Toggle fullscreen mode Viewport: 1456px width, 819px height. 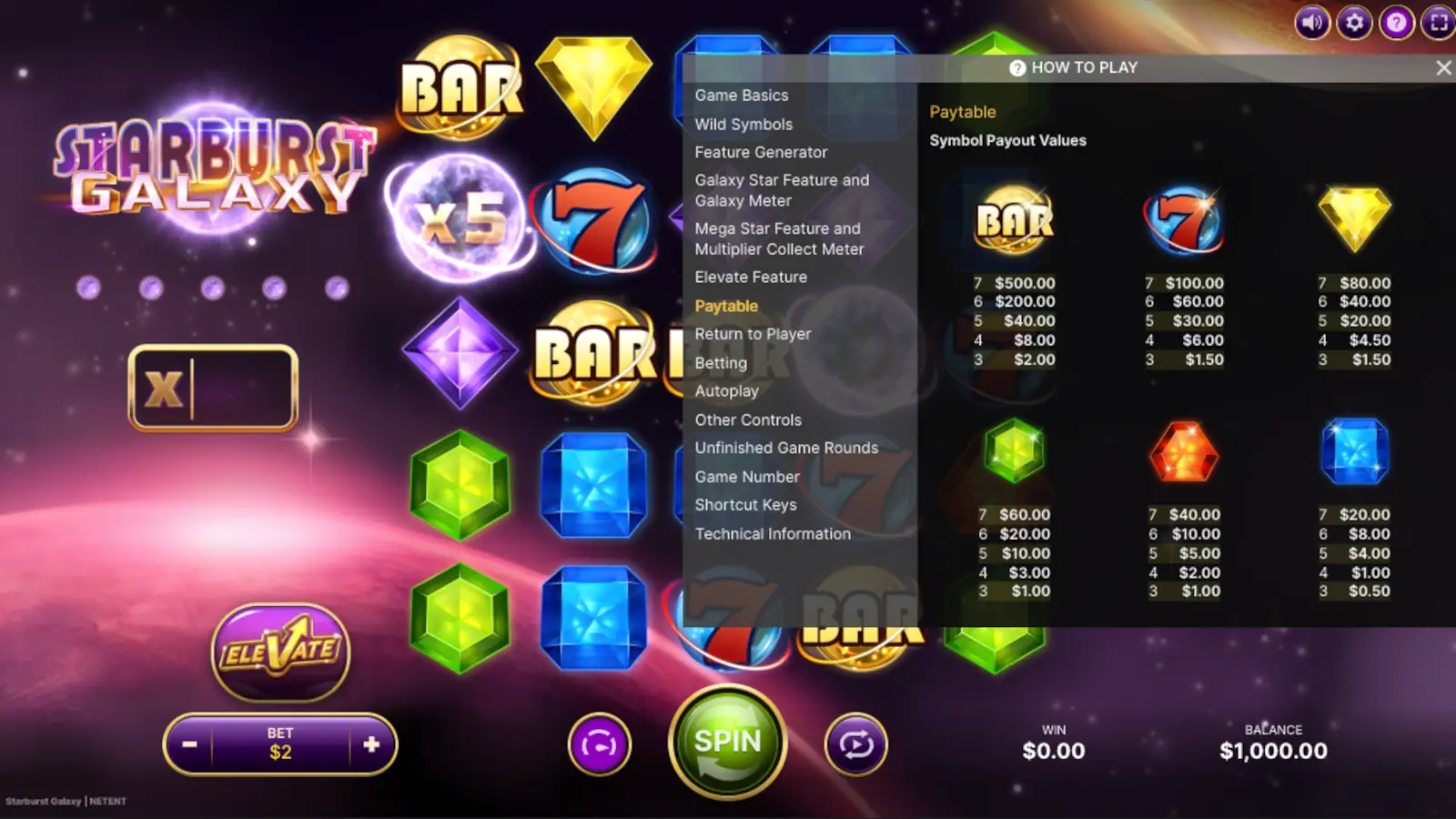click(x=1438, y=24)
